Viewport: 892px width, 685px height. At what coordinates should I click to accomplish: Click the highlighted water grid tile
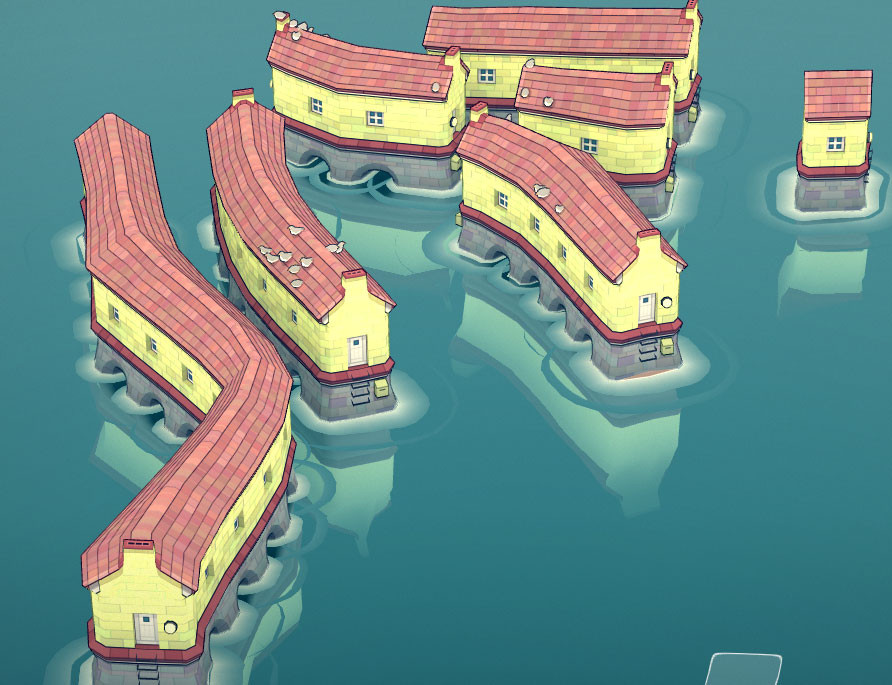[x=744, y=670]
